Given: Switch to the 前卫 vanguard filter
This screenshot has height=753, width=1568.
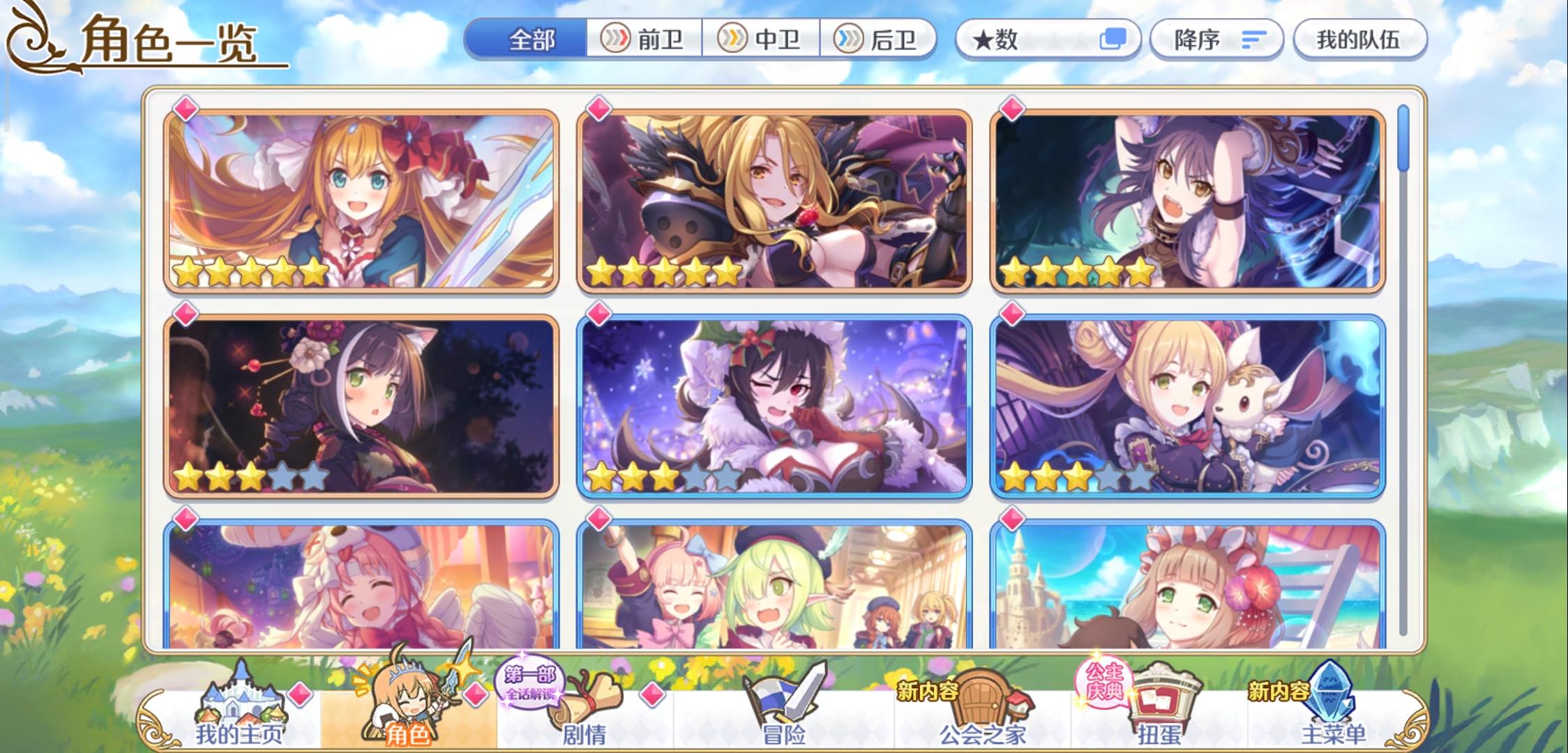Looking at the screenshot, I should click(646, 40).
